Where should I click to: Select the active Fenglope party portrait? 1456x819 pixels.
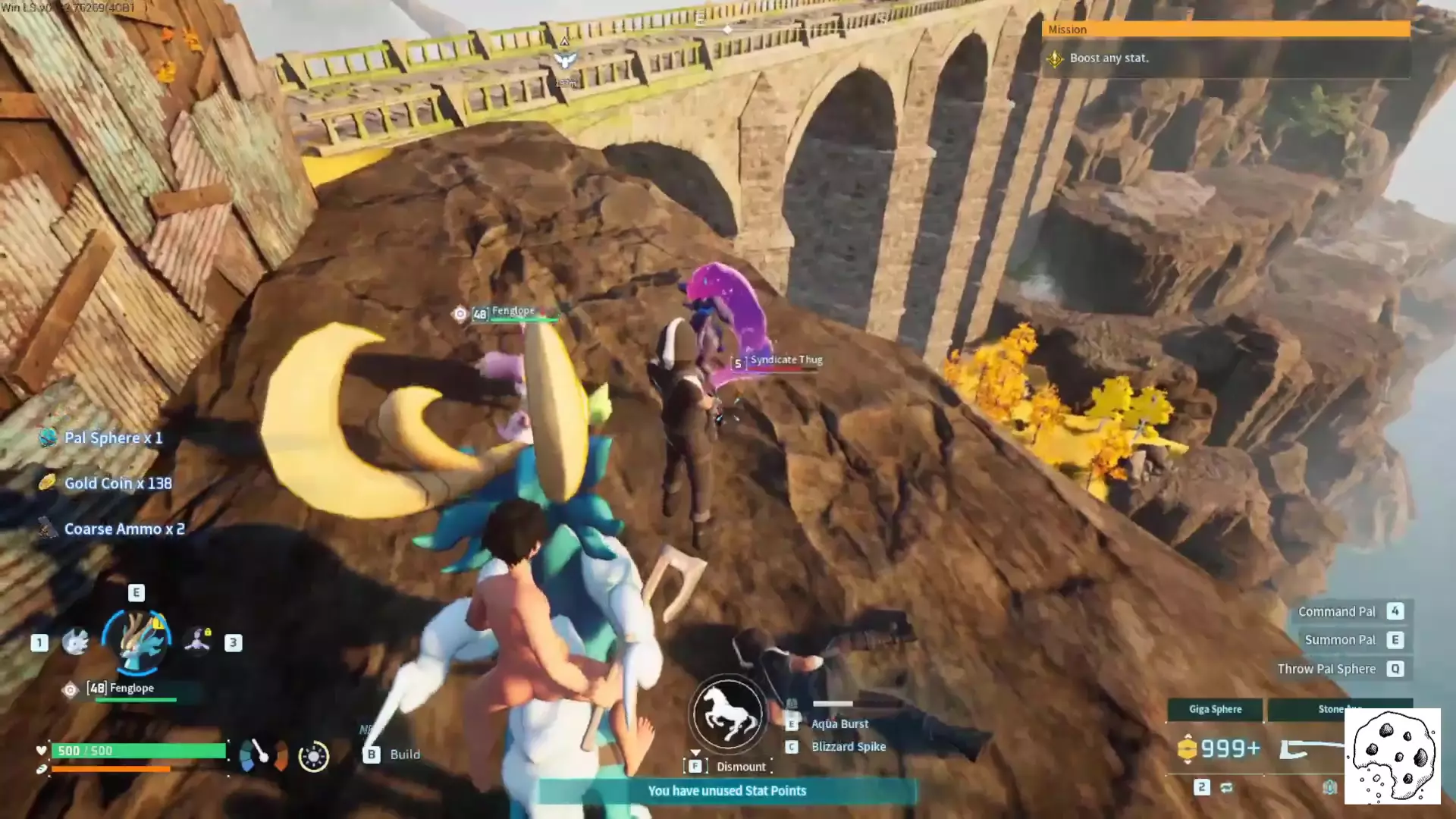(137, 642)
